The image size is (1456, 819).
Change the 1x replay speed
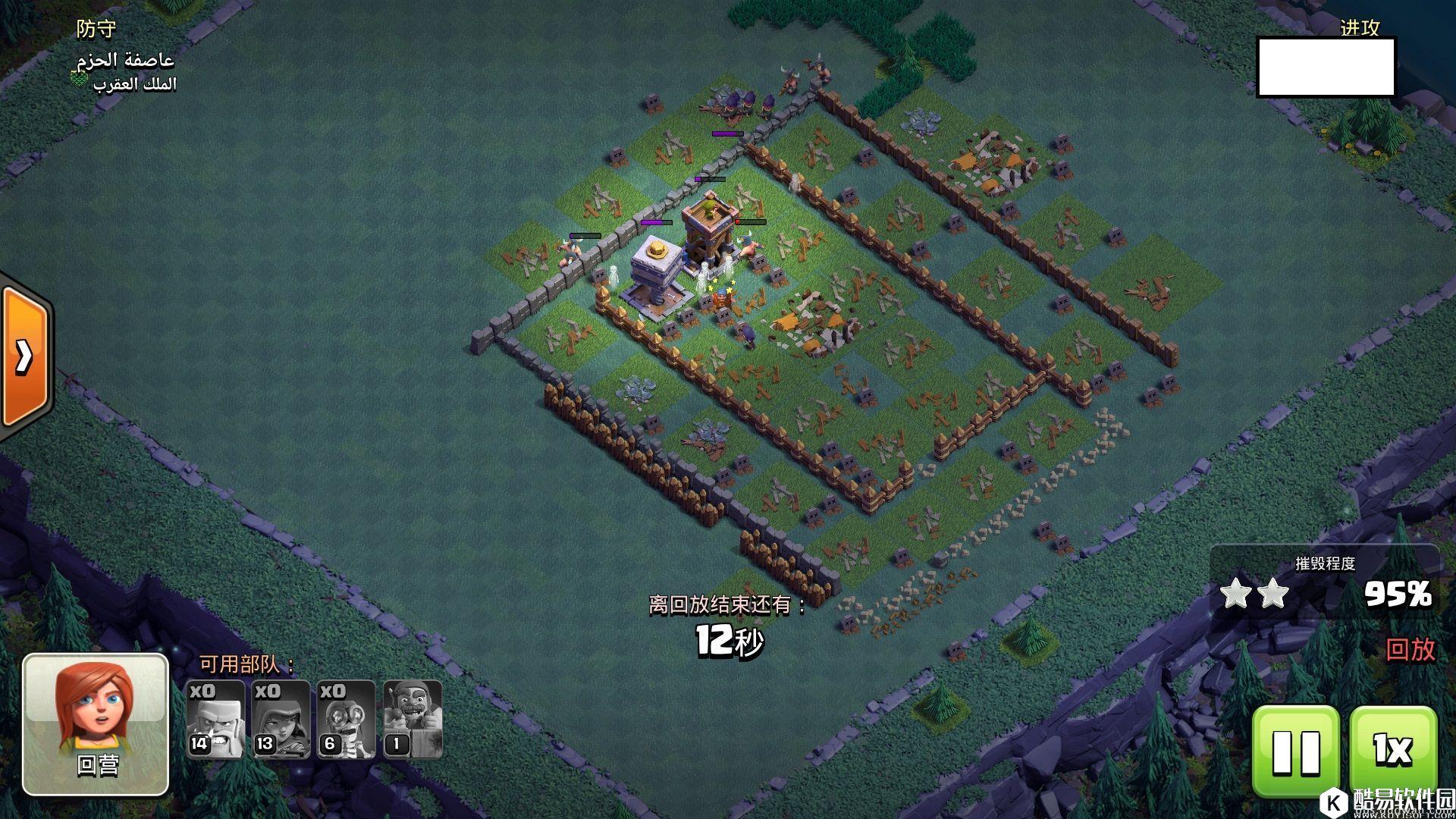point(1392,751)
